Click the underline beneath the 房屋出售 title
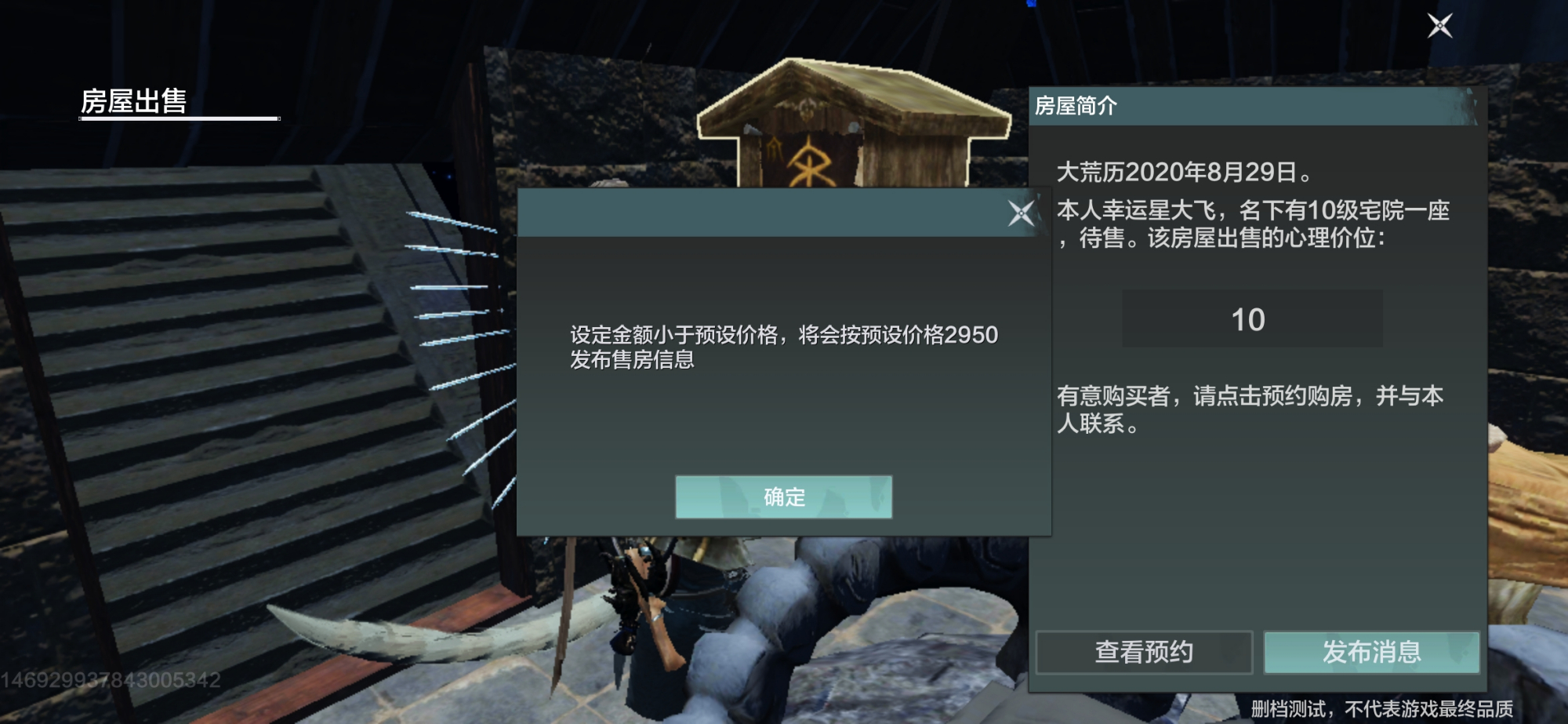 [x=179, y=118]
